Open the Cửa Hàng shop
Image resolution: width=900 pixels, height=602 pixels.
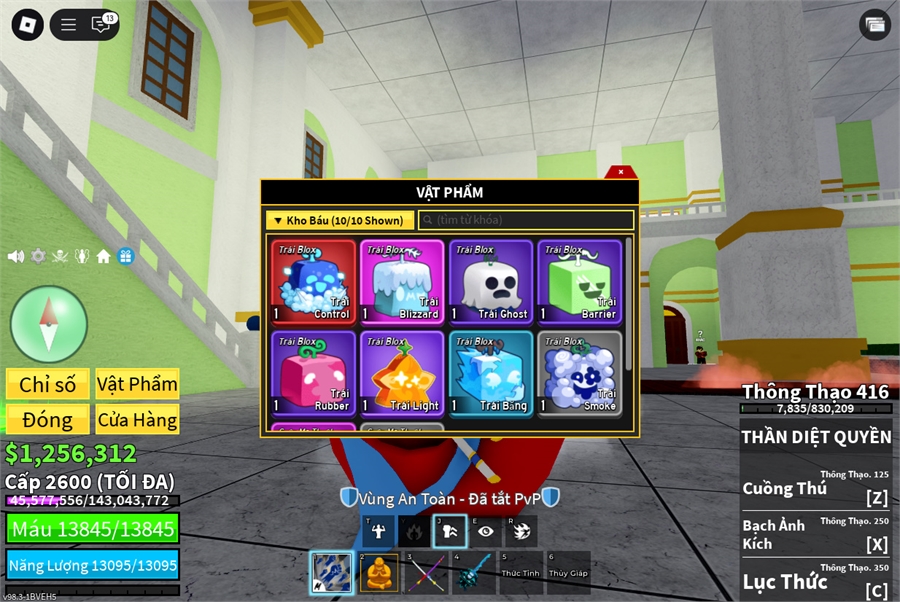[x=137, y=419]
